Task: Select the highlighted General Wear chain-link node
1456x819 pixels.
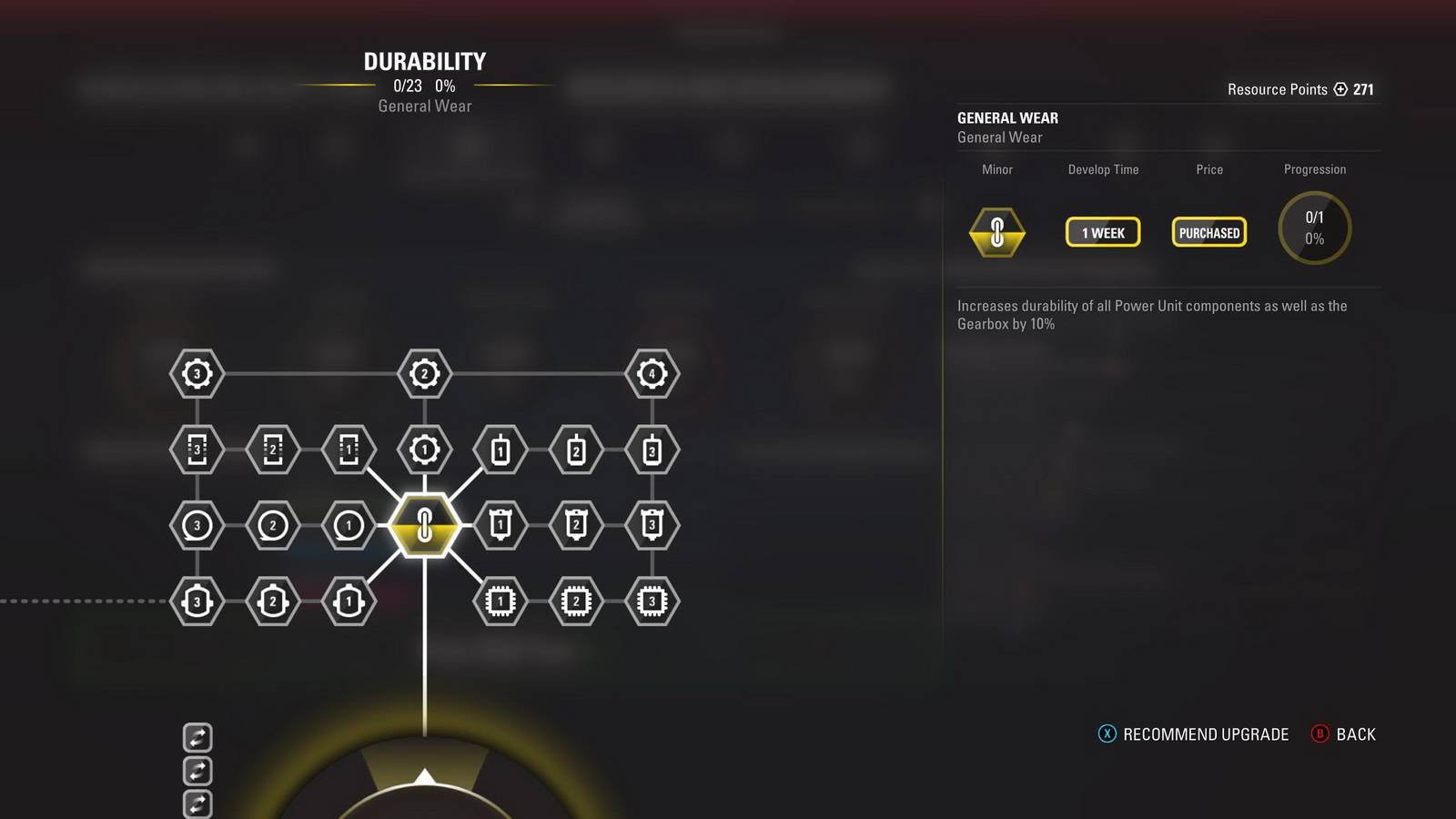Action: 424,525
